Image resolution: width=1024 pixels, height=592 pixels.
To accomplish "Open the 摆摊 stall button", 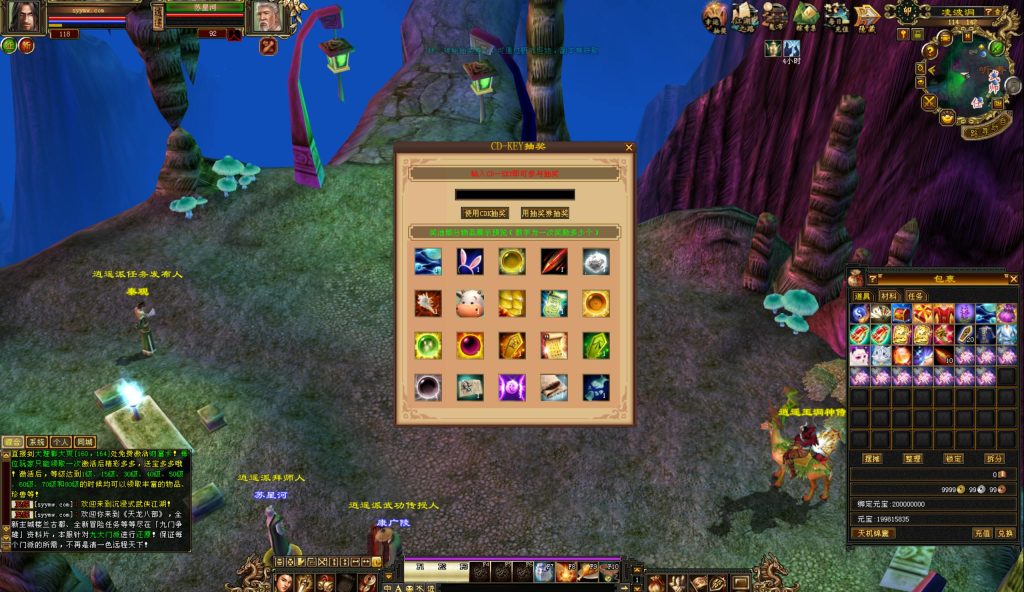I will [871, 458].
